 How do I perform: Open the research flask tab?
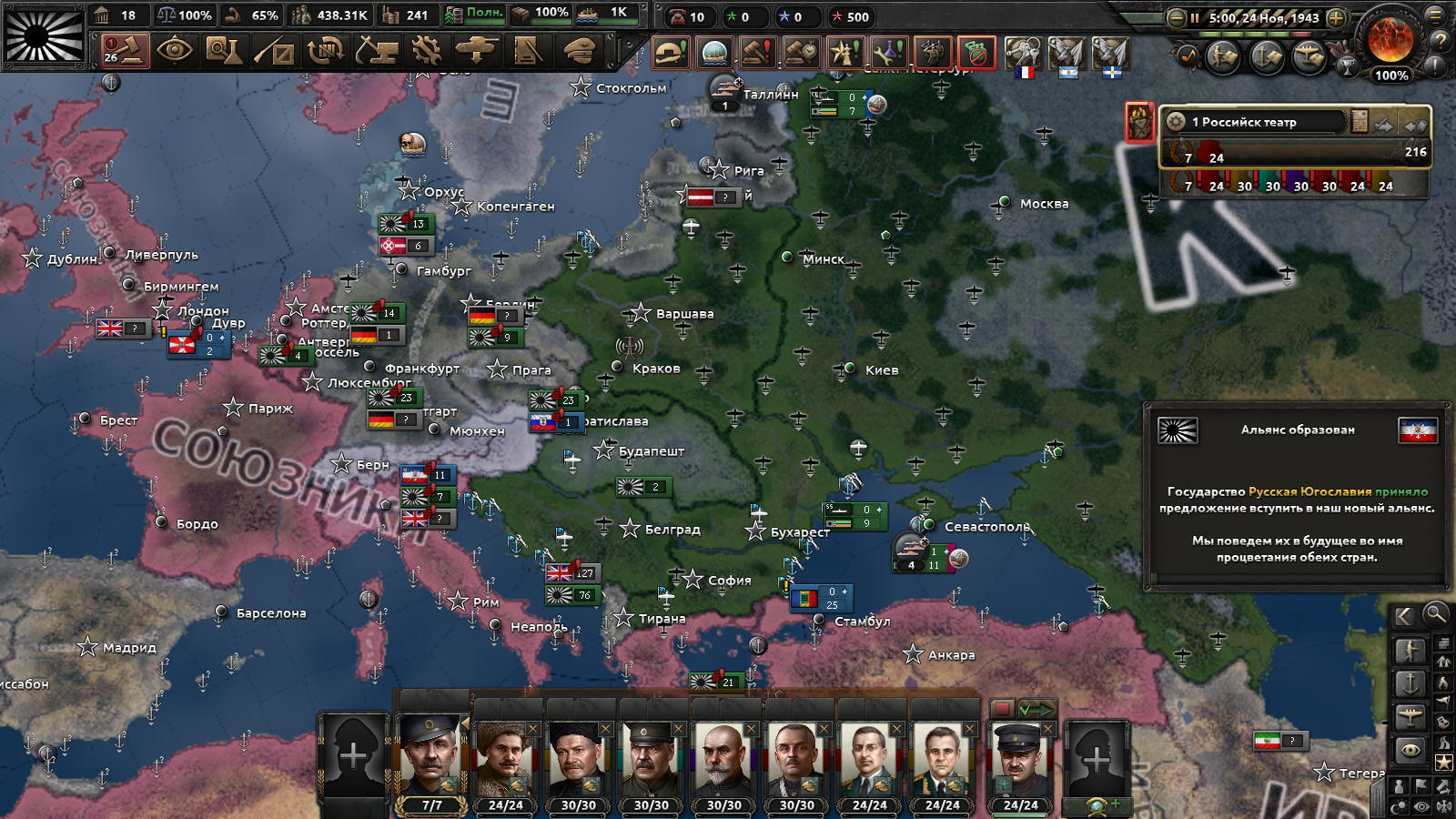coord(224,51)
